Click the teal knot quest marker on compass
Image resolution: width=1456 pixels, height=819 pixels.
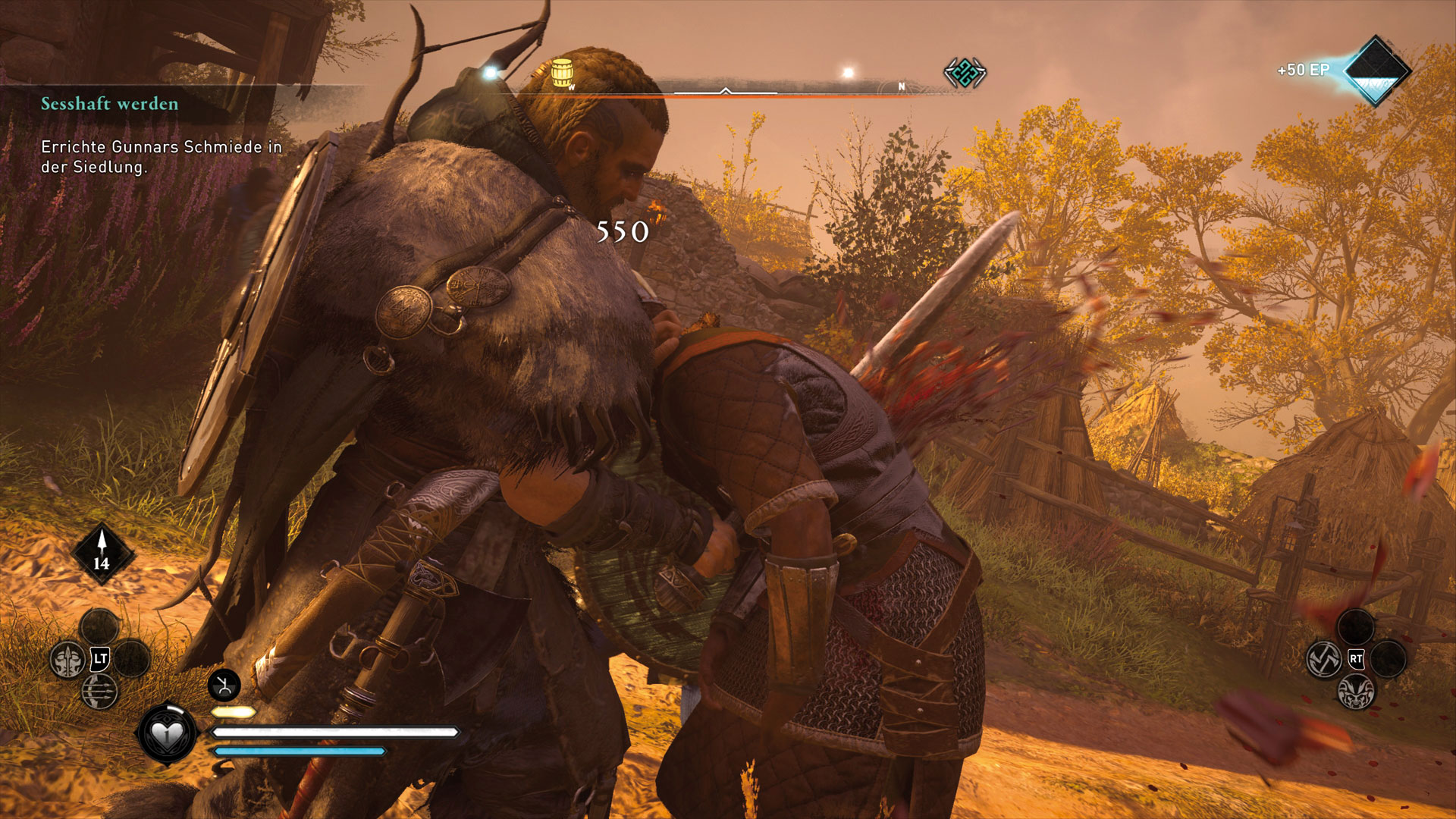(x=965, y=74)
